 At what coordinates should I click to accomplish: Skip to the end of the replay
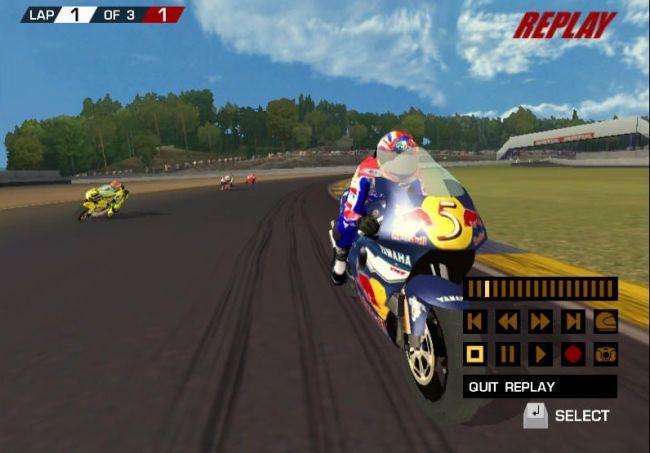573,321
